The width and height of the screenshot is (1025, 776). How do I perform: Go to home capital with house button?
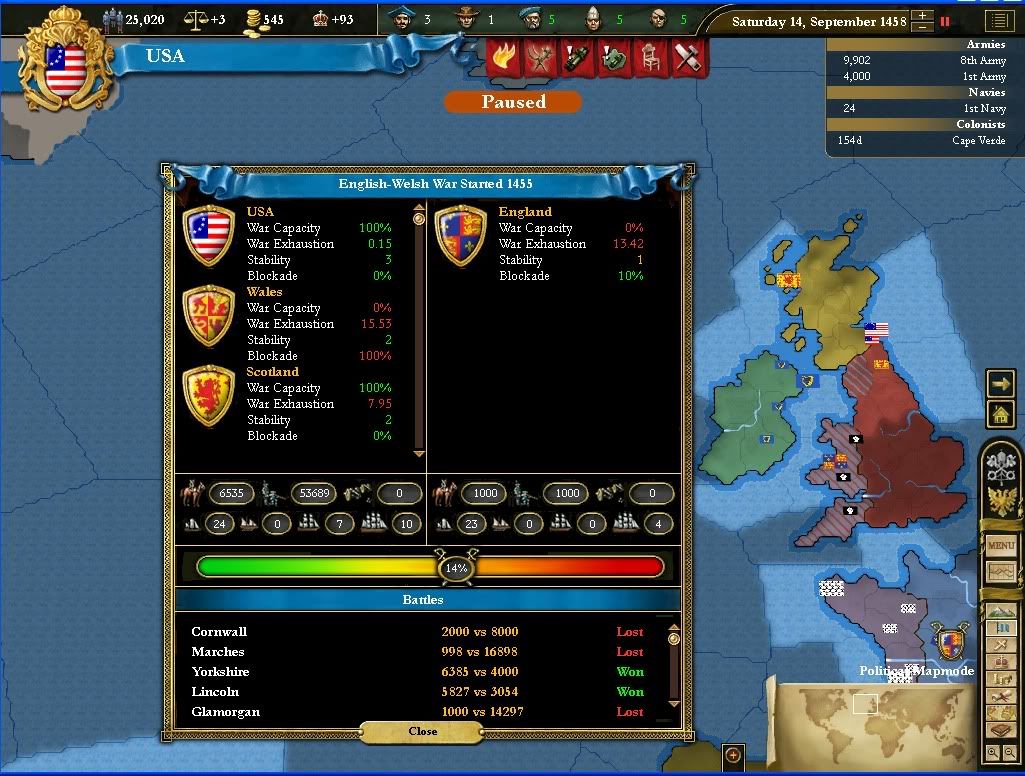tap(1000, 413)
